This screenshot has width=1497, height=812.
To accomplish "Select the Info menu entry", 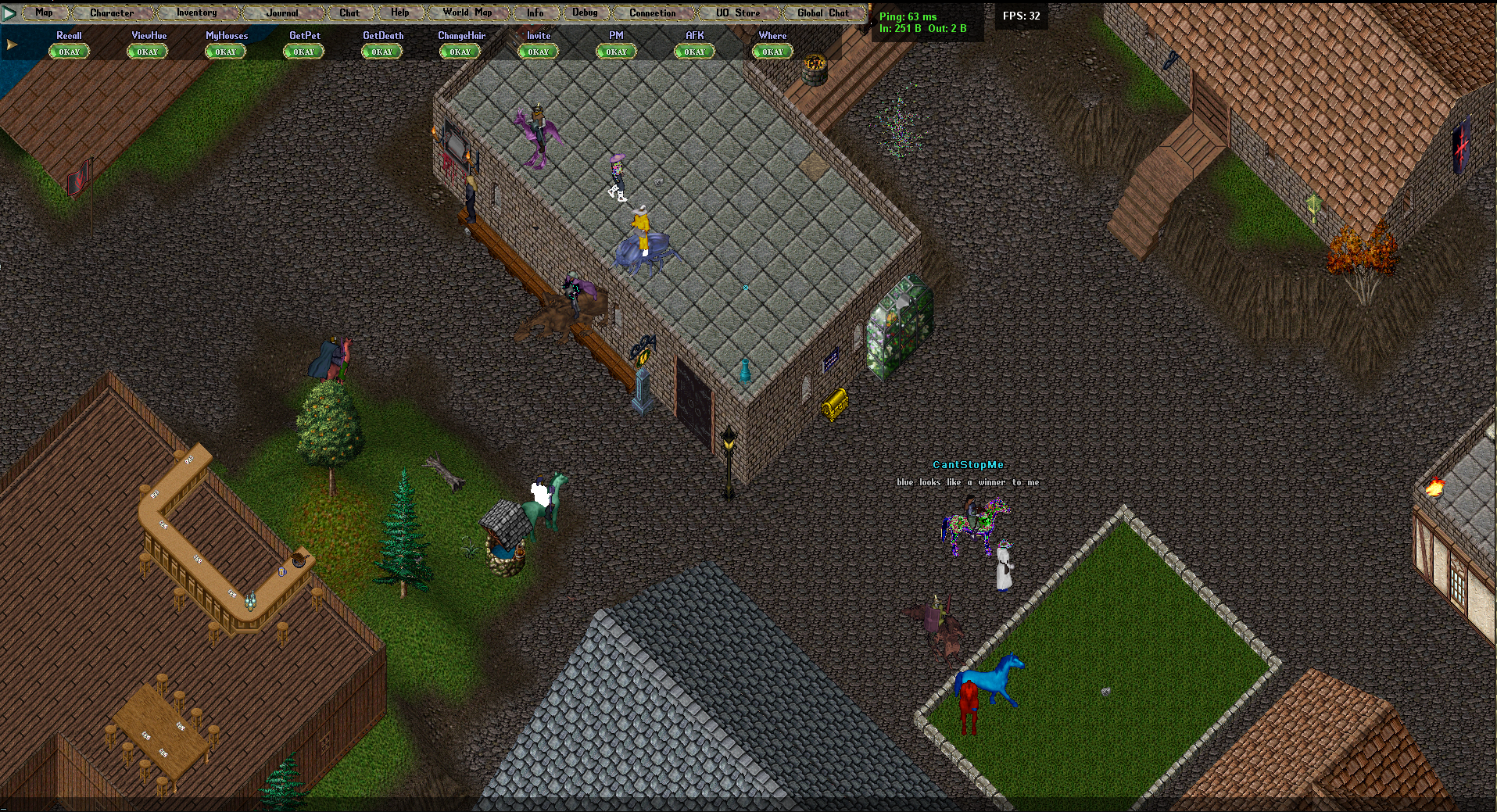I will click(535, 13).
